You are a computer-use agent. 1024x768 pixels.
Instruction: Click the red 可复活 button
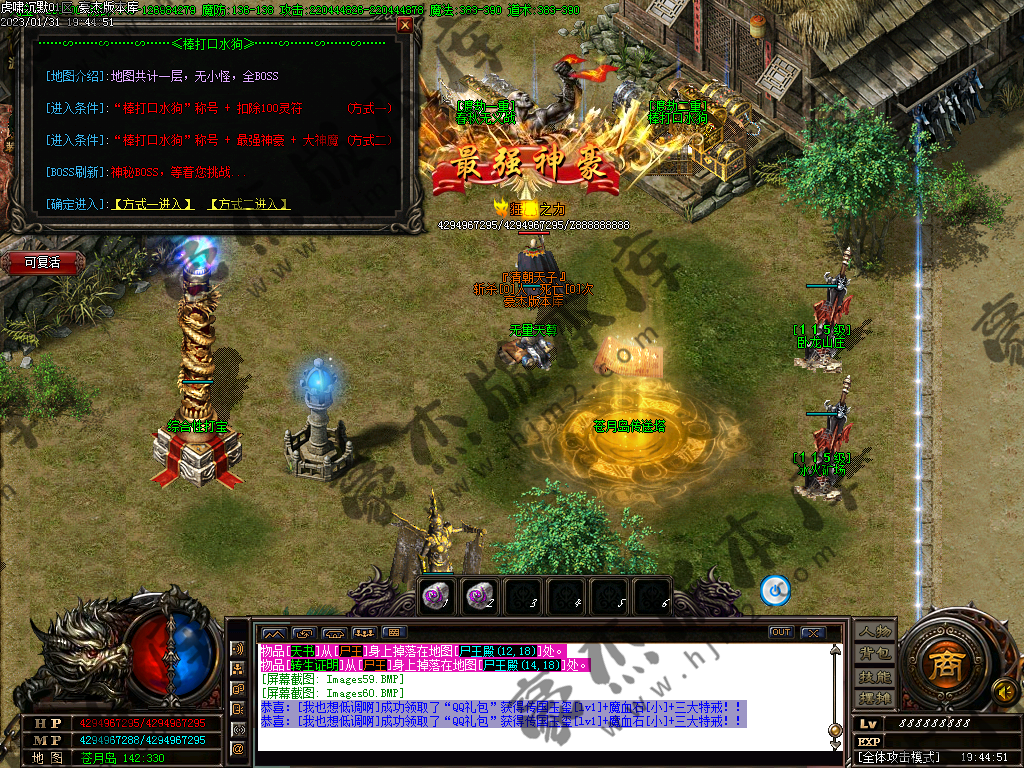pos(42,262)
